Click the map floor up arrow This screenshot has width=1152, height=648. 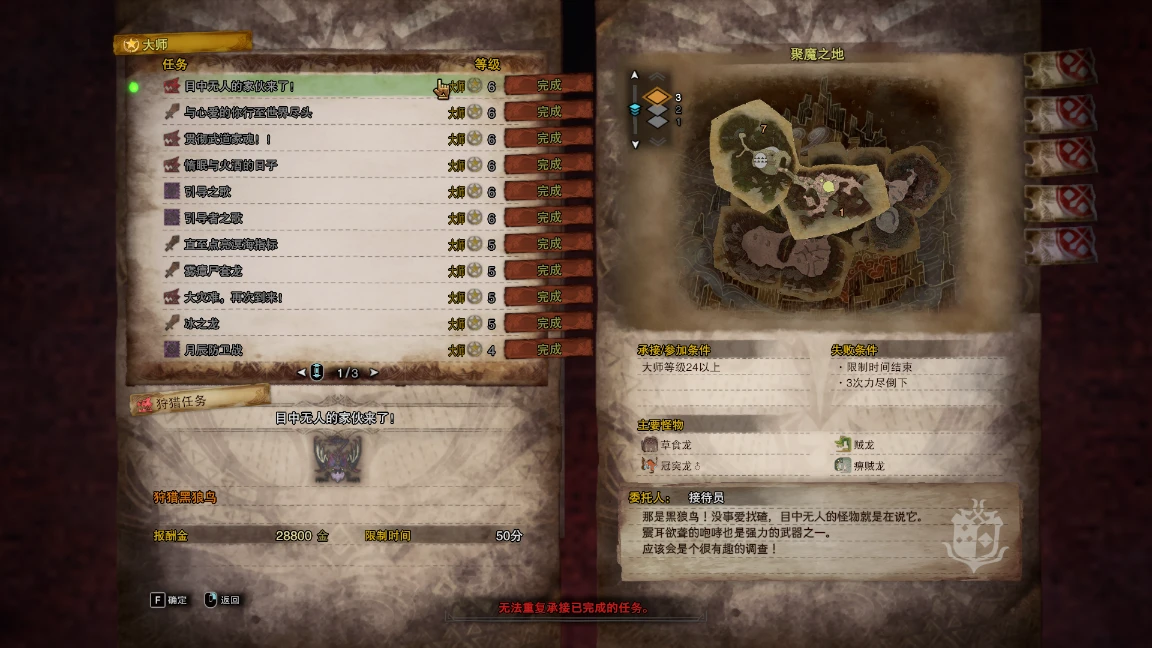point(634,74)
